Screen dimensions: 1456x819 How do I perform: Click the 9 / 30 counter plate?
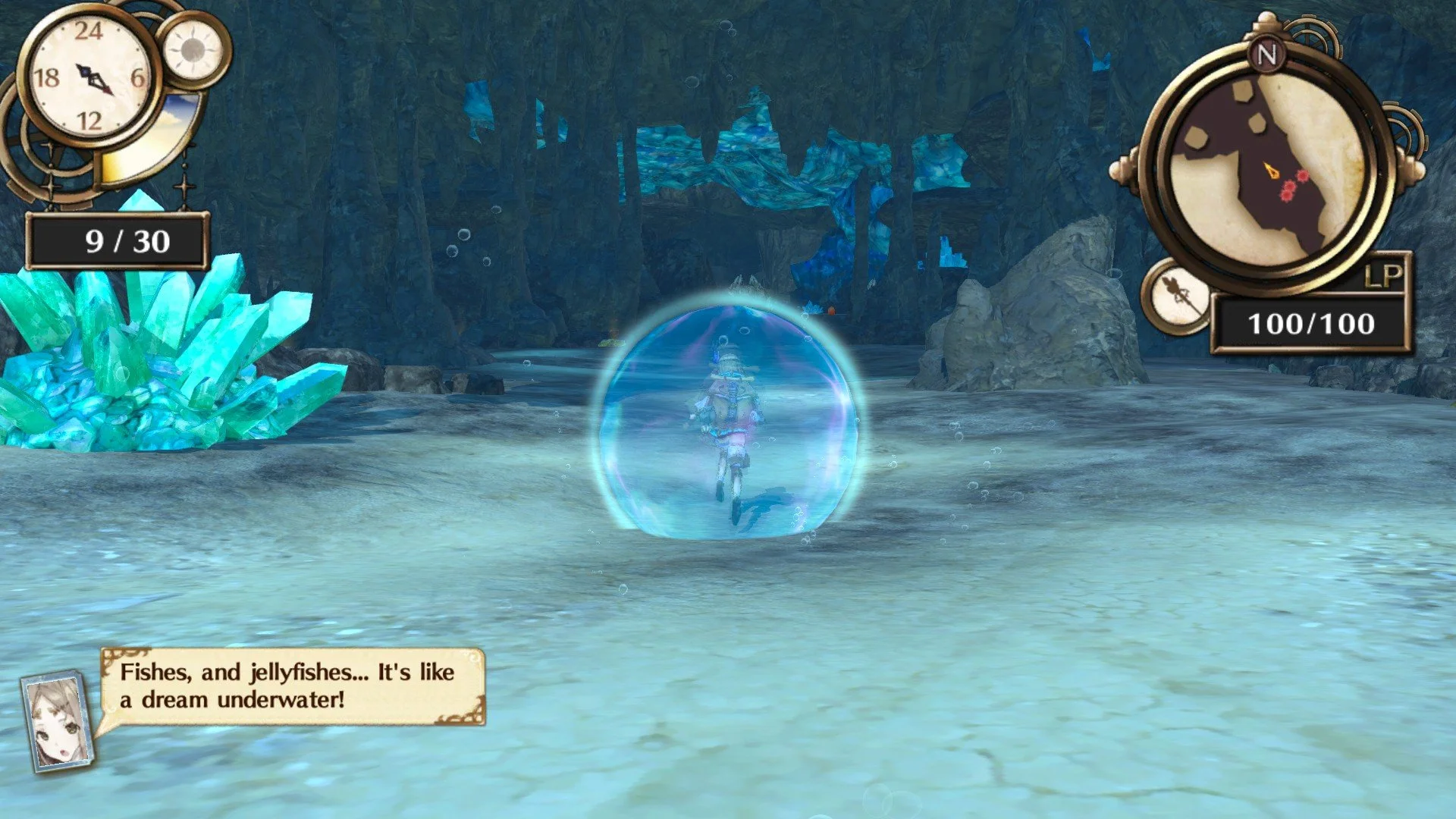tap(118, 239)
